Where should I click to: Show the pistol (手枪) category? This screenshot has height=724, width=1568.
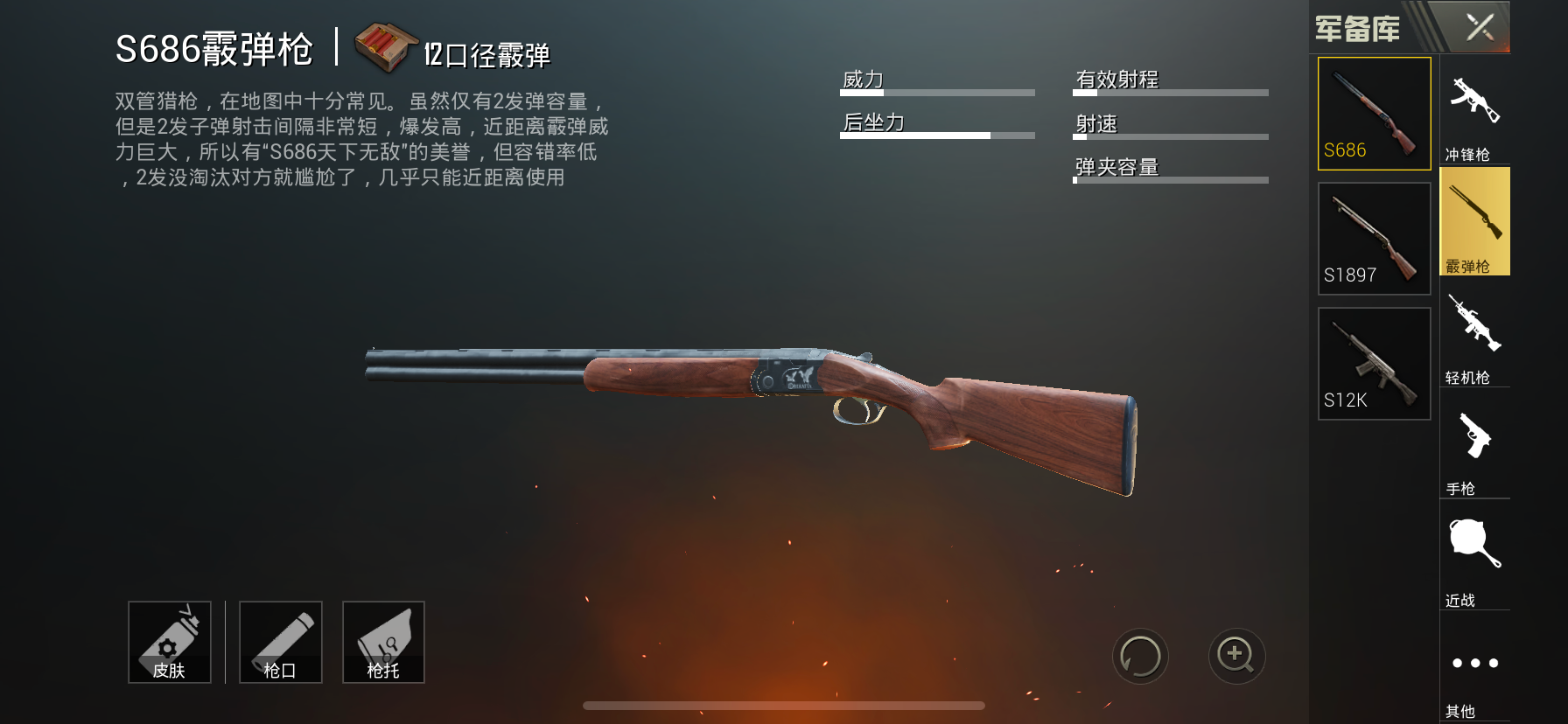click(1474, 448)
